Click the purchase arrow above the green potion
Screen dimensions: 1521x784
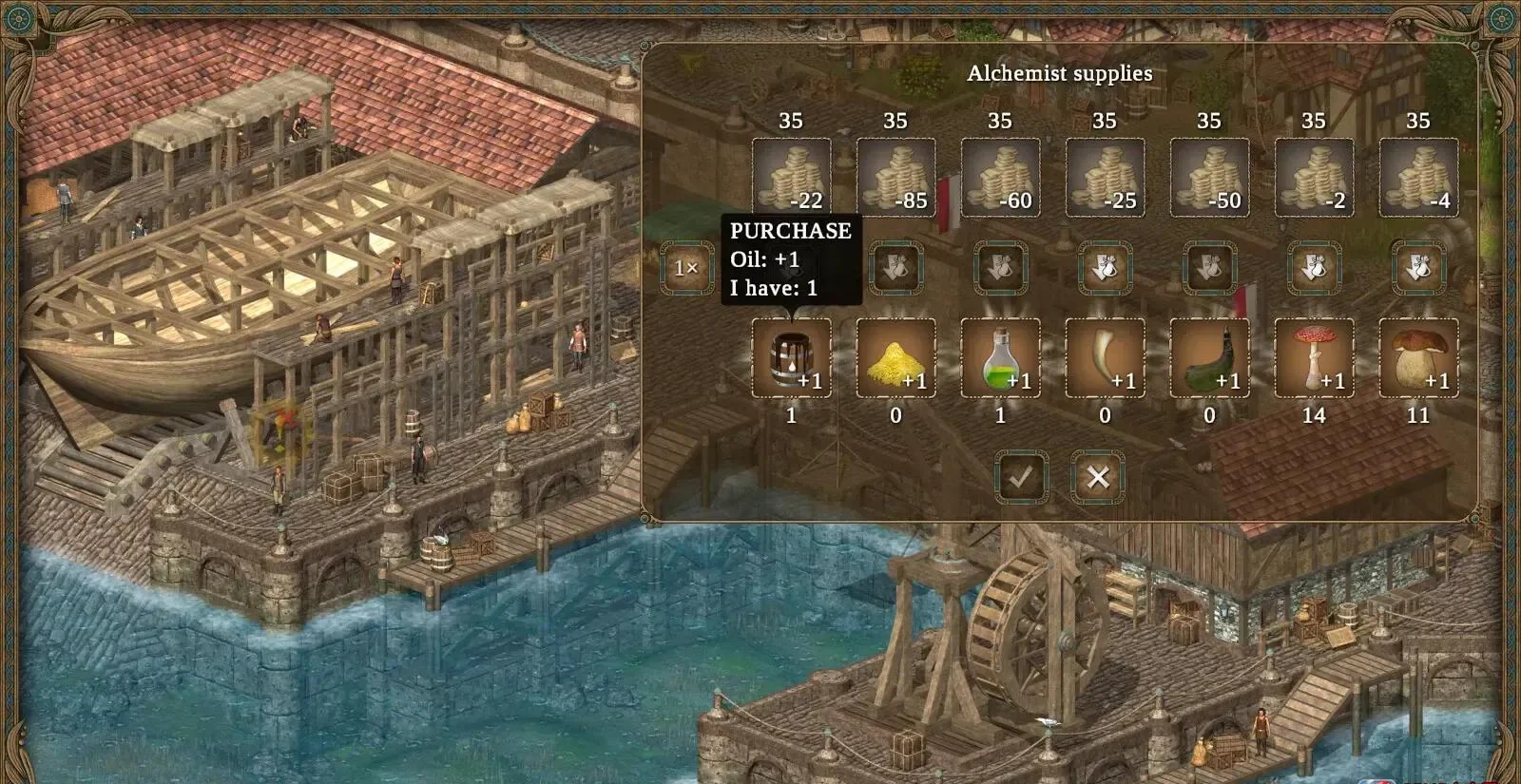[x=1002, y=268]
